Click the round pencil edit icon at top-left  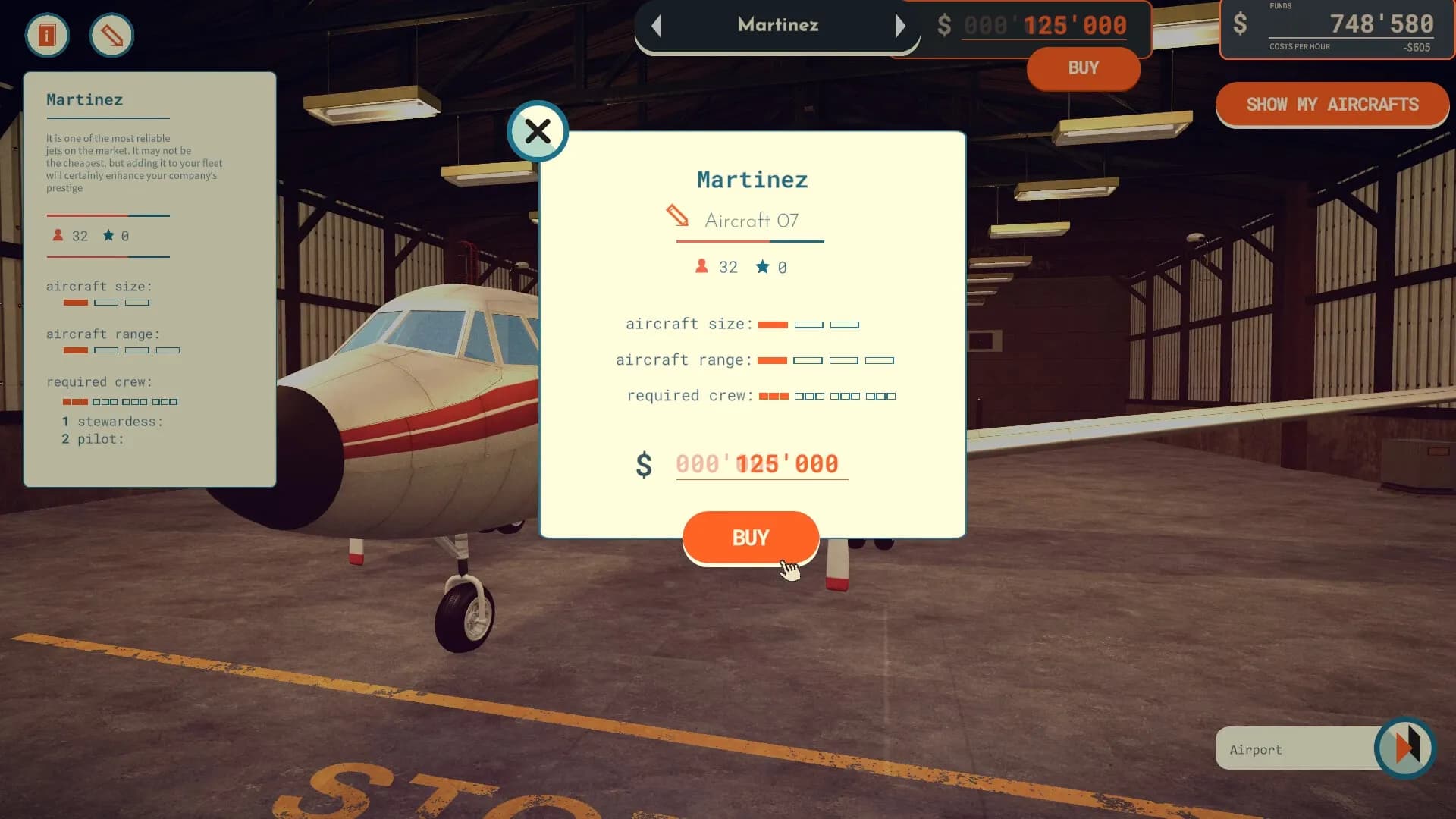(111, 35)
